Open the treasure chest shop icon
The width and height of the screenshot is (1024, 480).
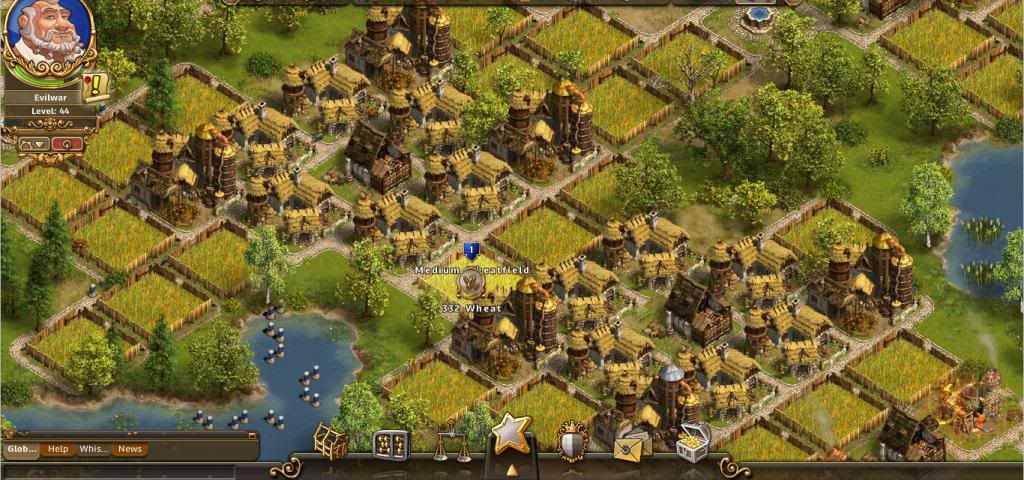(693, 442)
